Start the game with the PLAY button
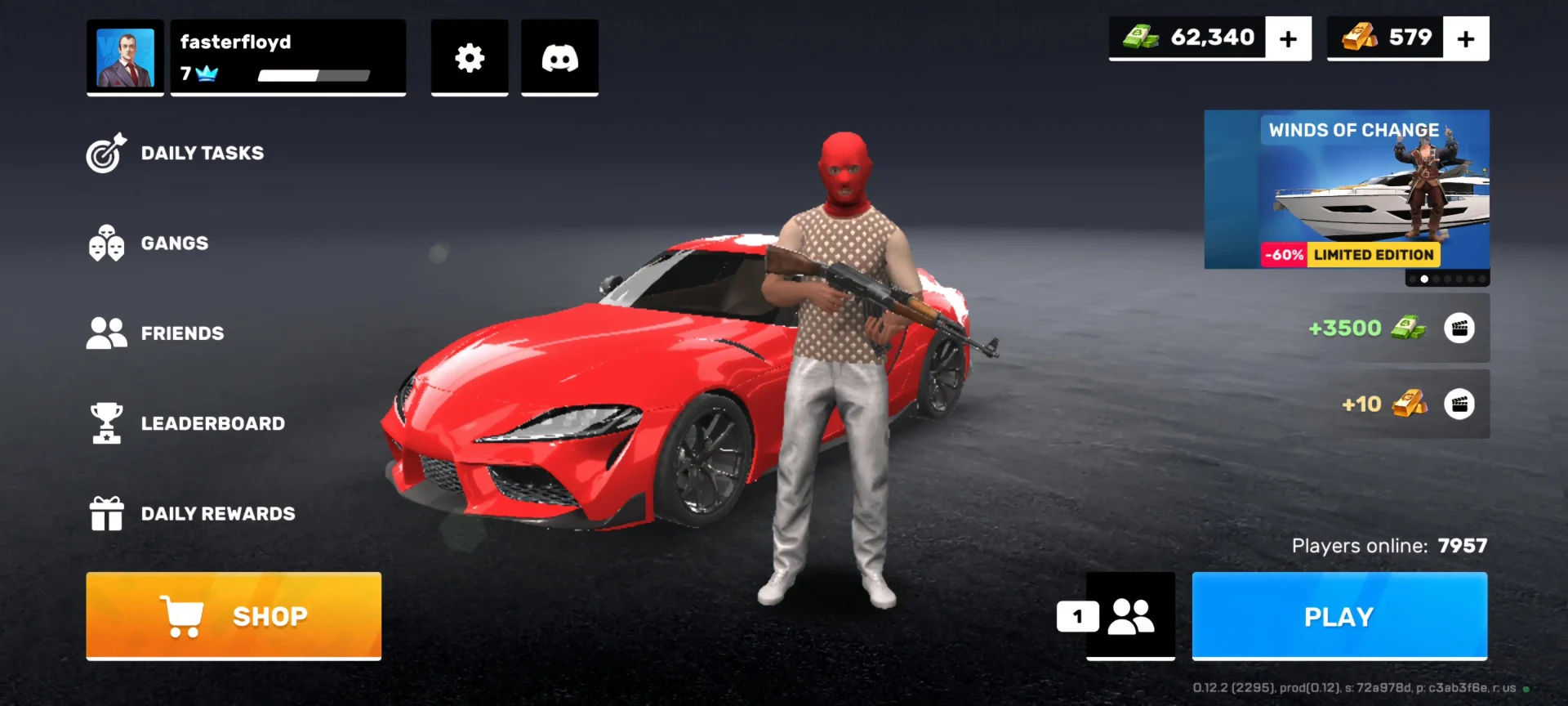Viewport: 1568px width, 706px height. tap(1339, 616)
